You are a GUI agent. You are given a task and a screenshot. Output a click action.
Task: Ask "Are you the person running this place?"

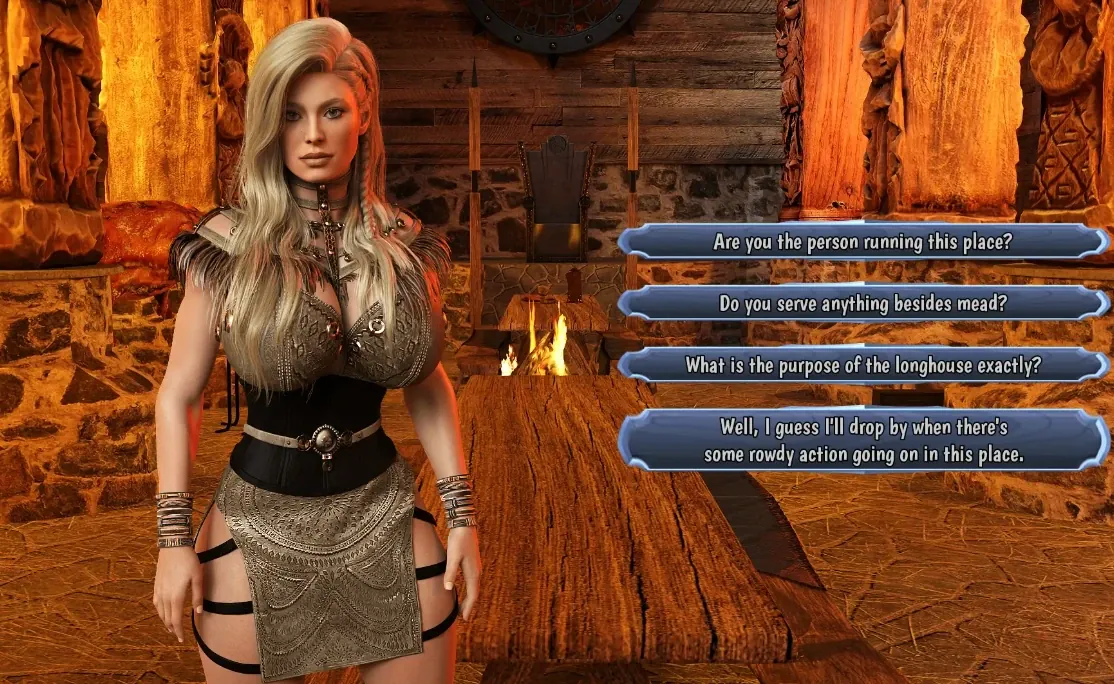tap(862, 242)
